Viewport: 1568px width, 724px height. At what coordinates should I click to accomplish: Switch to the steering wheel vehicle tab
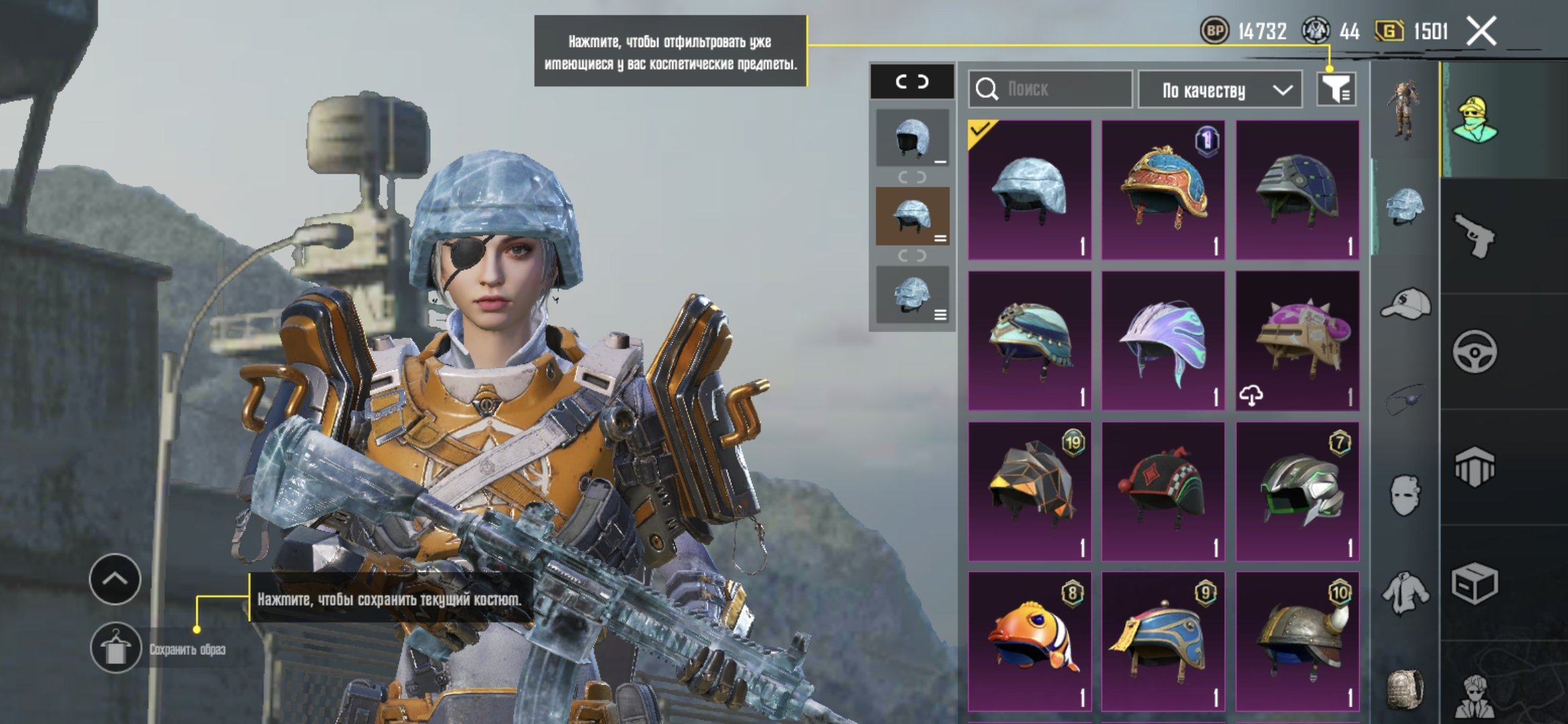pyautogui.click(x=1474, y=351)
